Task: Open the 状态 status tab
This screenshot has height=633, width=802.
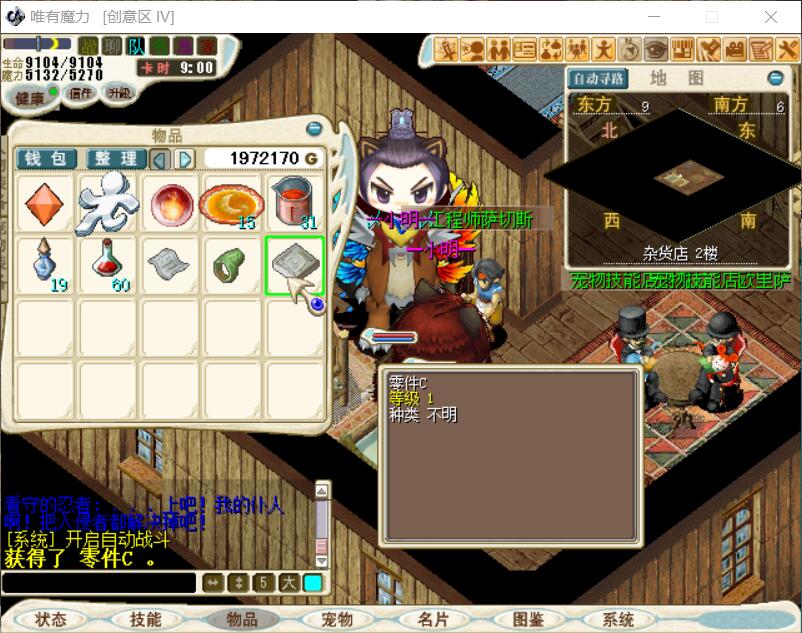Action: [50, 620]
